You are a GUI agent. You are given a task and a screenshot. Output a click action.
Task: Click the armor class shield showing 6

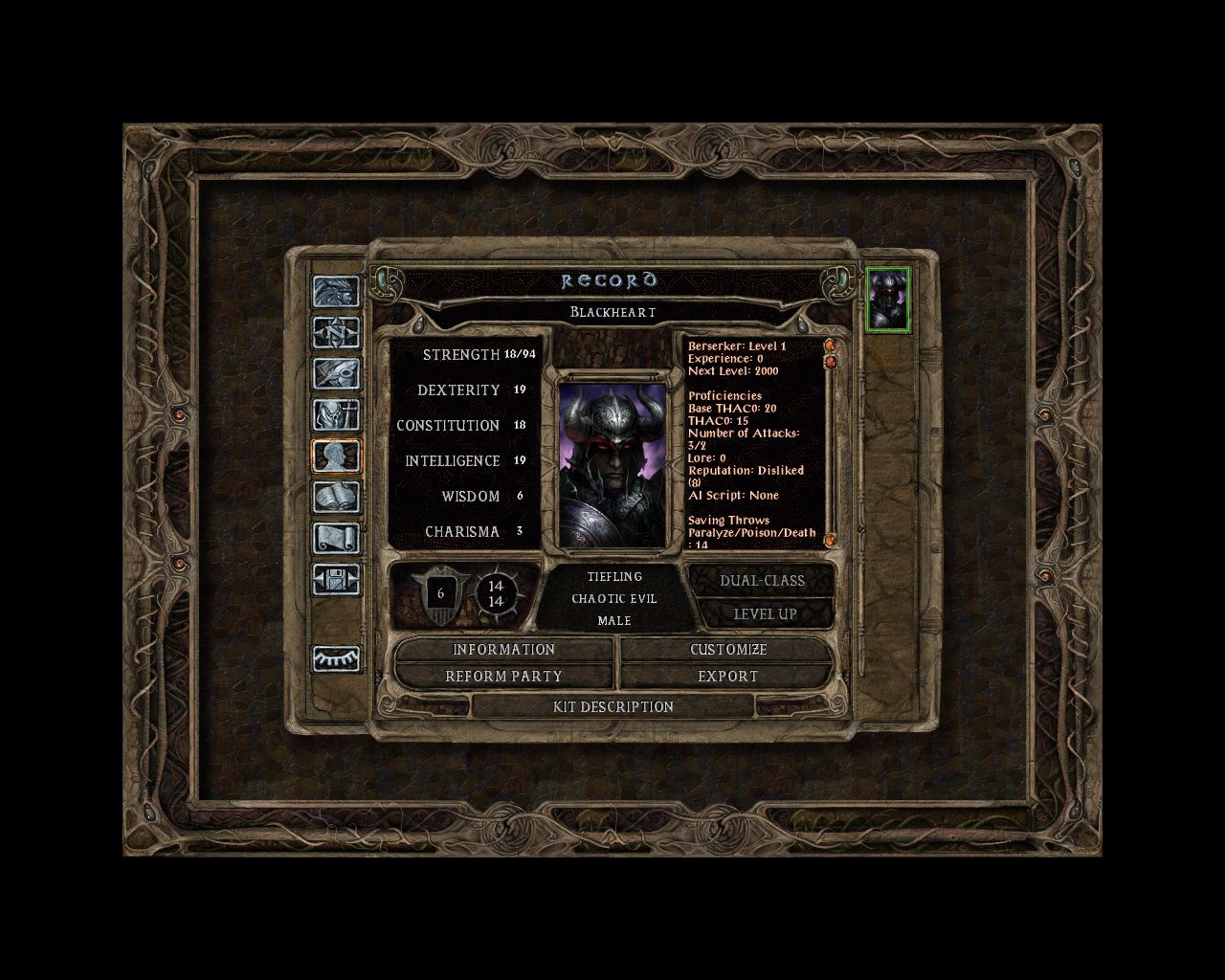[440, 593]
